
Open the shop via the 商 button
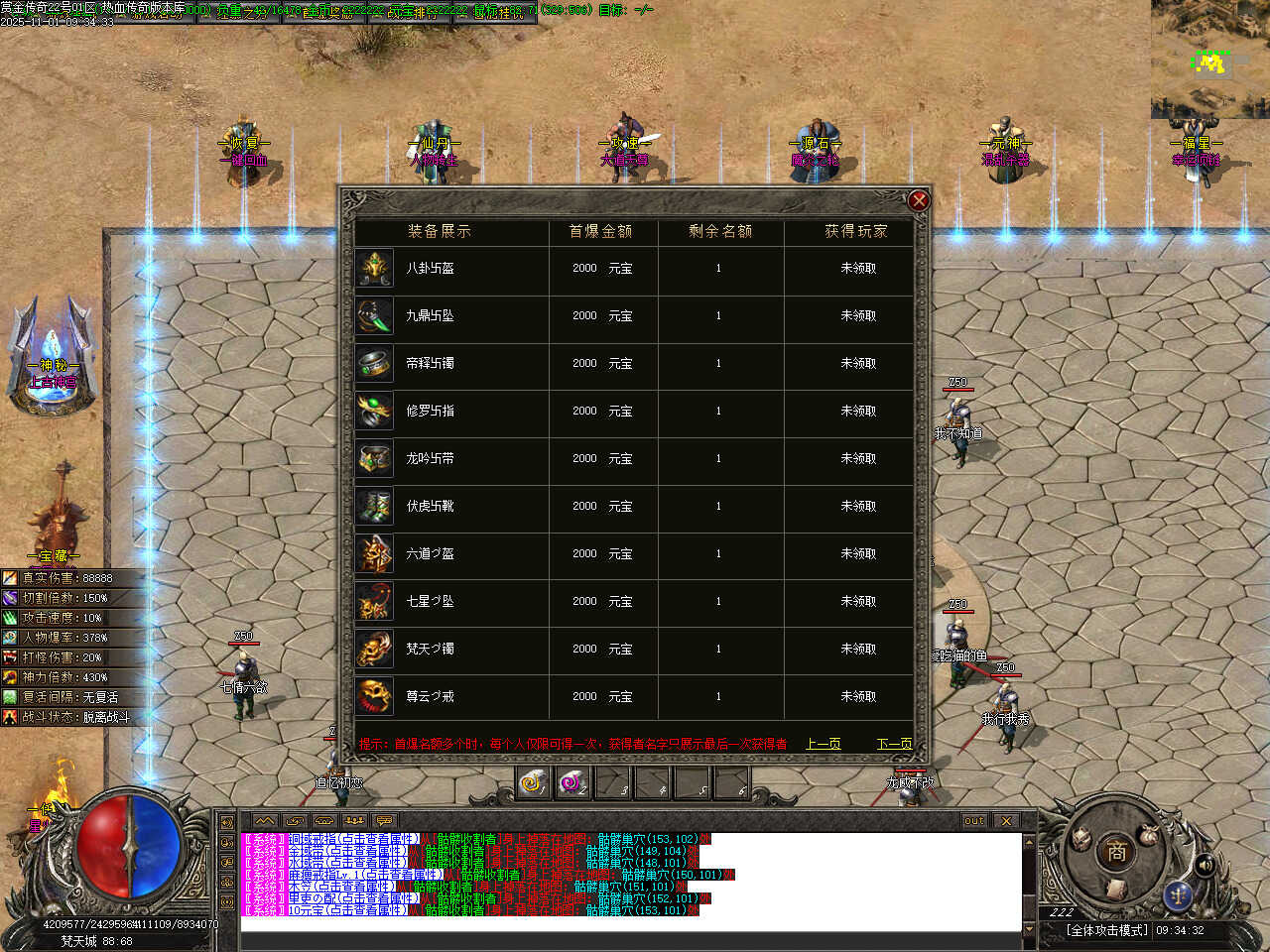coord(1116,851)
